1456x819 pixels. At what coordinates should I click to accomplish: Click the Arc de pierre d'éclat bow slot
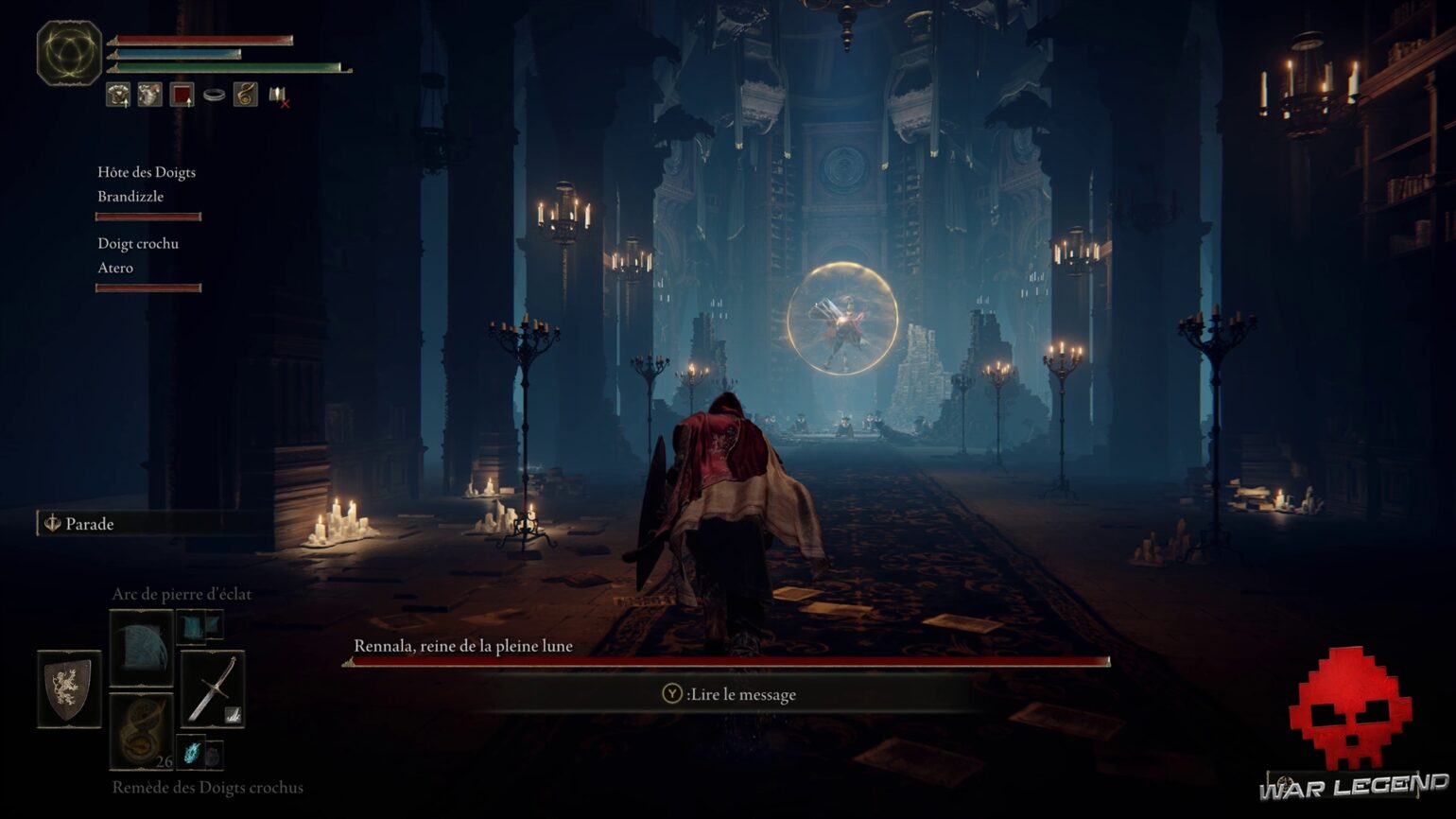coord(140,649)
